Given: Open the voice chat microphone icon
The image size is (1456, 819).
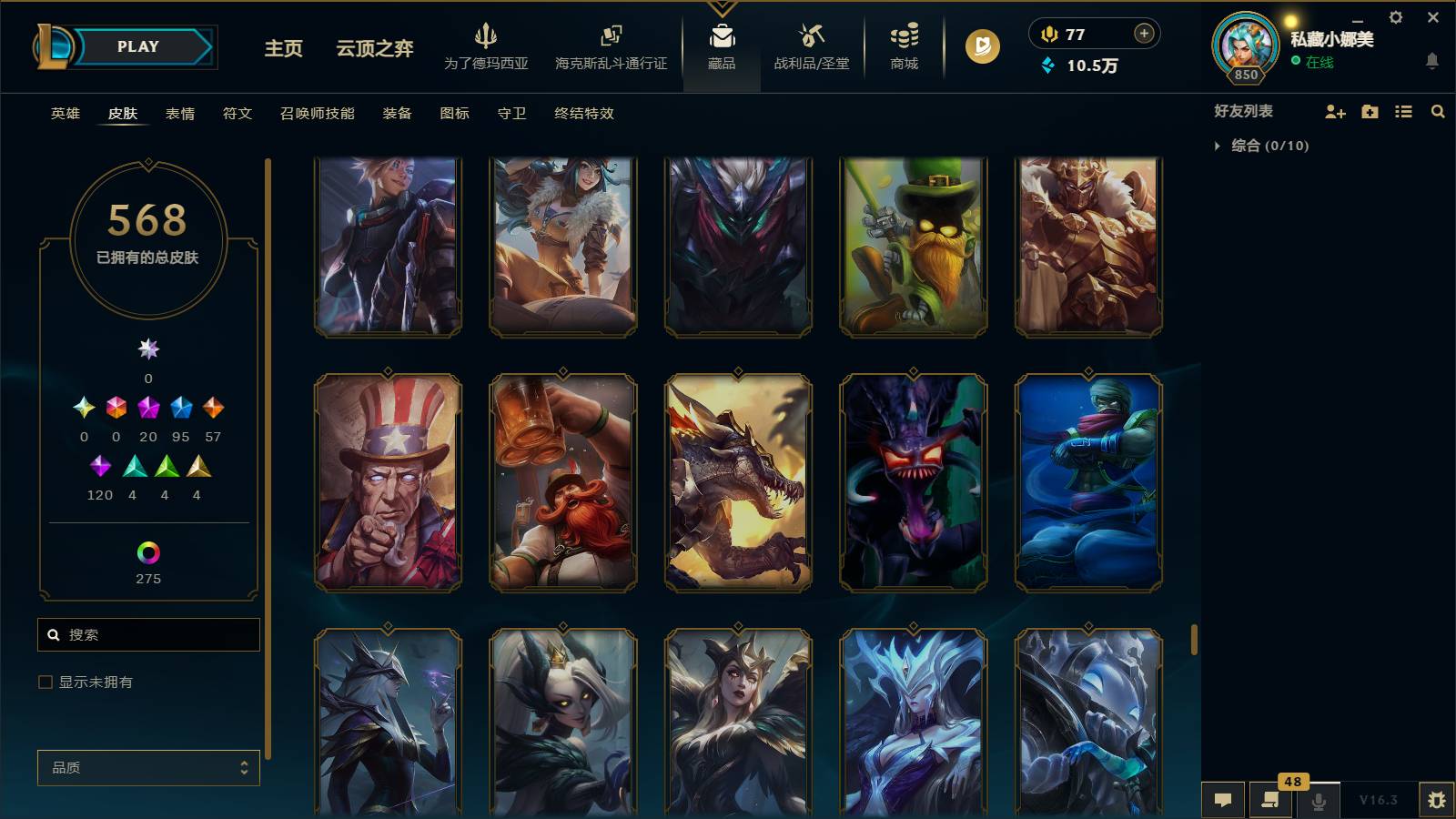Looking at the screenshot, I should [1317, 800].
